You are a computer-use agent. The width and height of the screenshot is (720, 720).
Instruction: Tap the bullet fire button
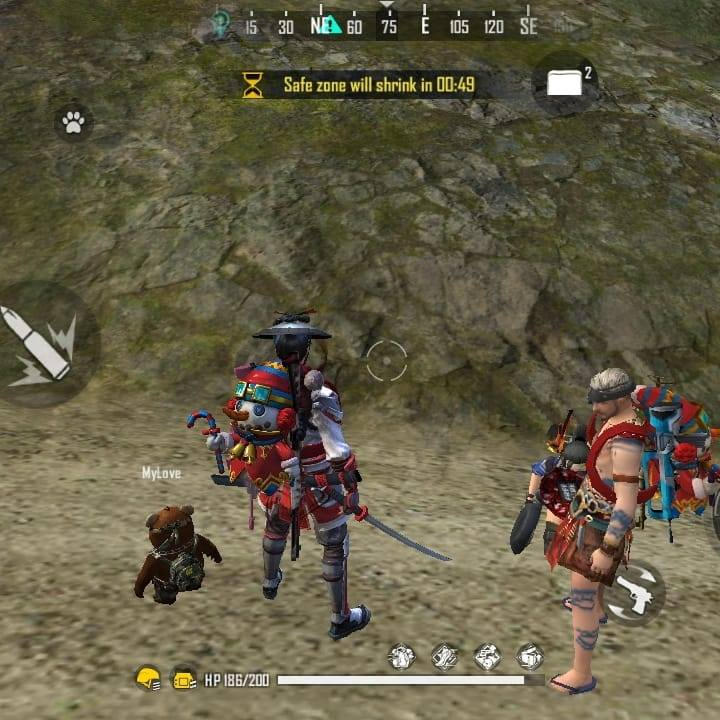click(x=40, y=345)
